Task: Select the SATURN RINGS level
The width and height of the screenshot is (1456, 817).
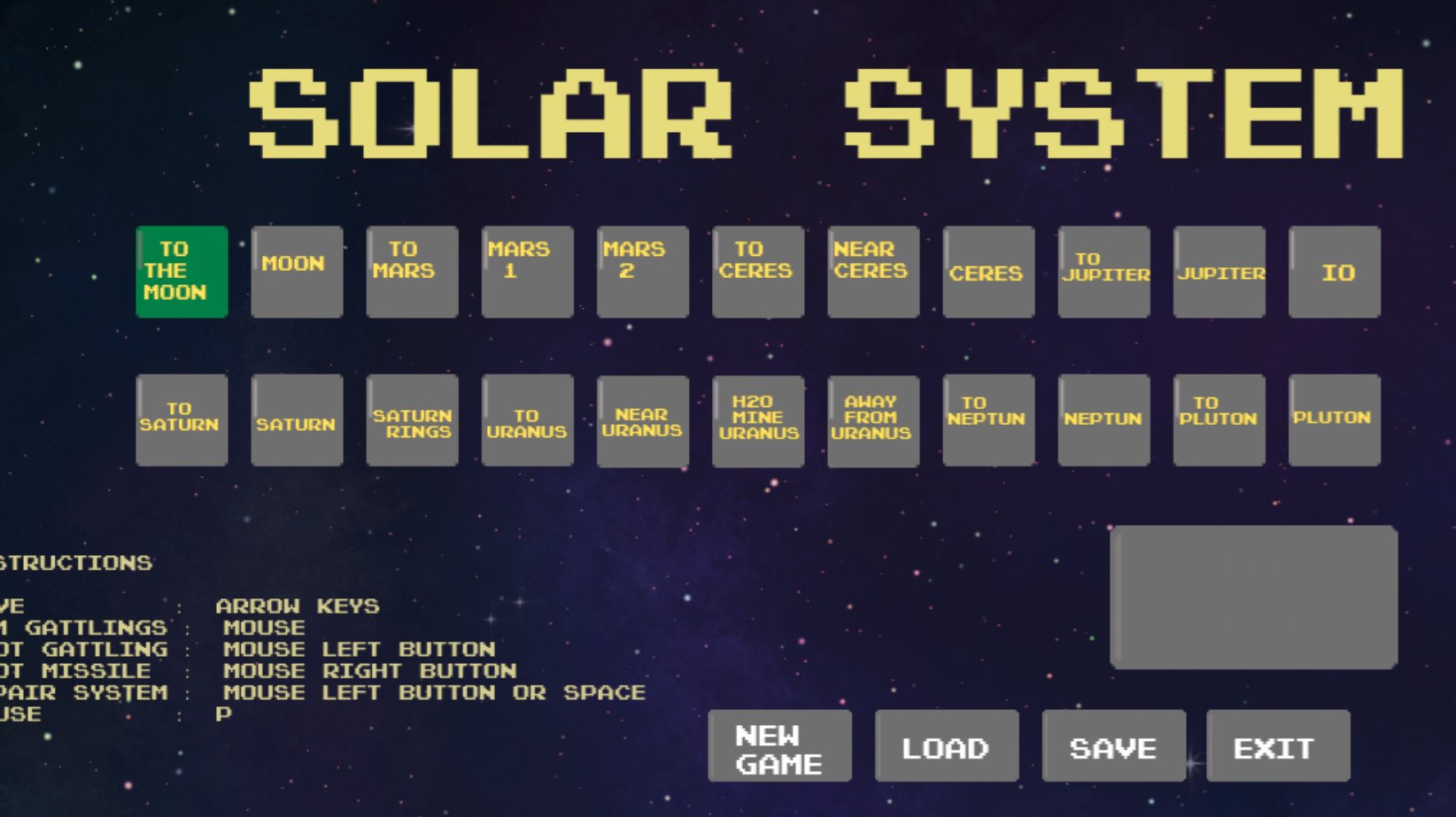Action: [x=411, y=420]
